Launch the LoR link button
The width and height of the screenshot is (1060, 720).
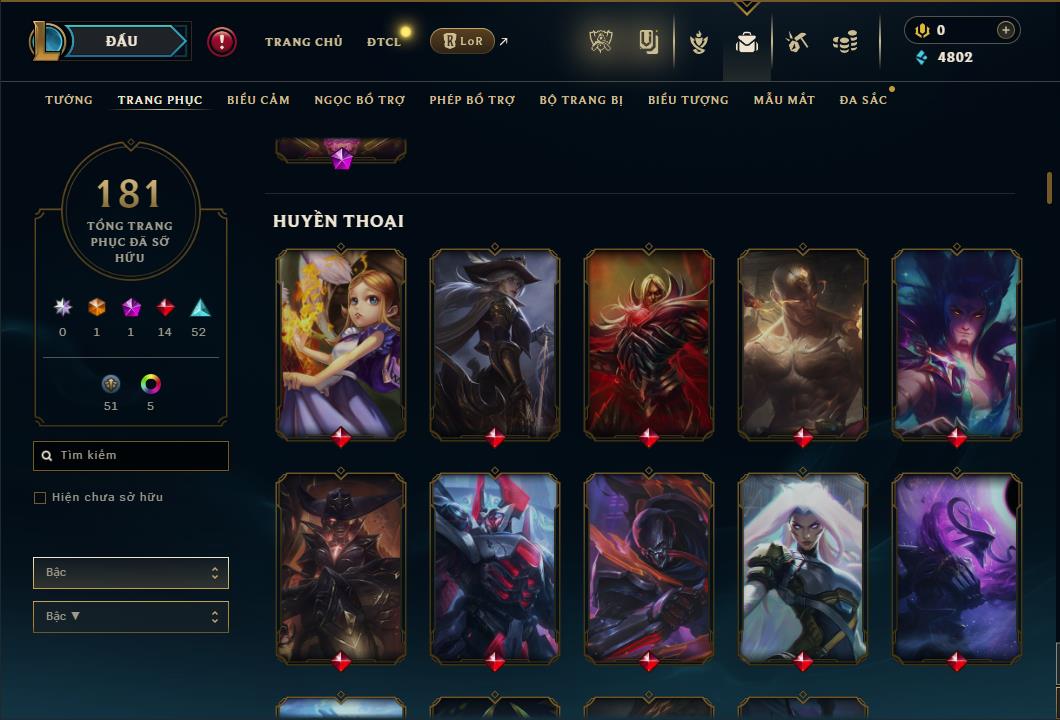click(x=462, y=41)
